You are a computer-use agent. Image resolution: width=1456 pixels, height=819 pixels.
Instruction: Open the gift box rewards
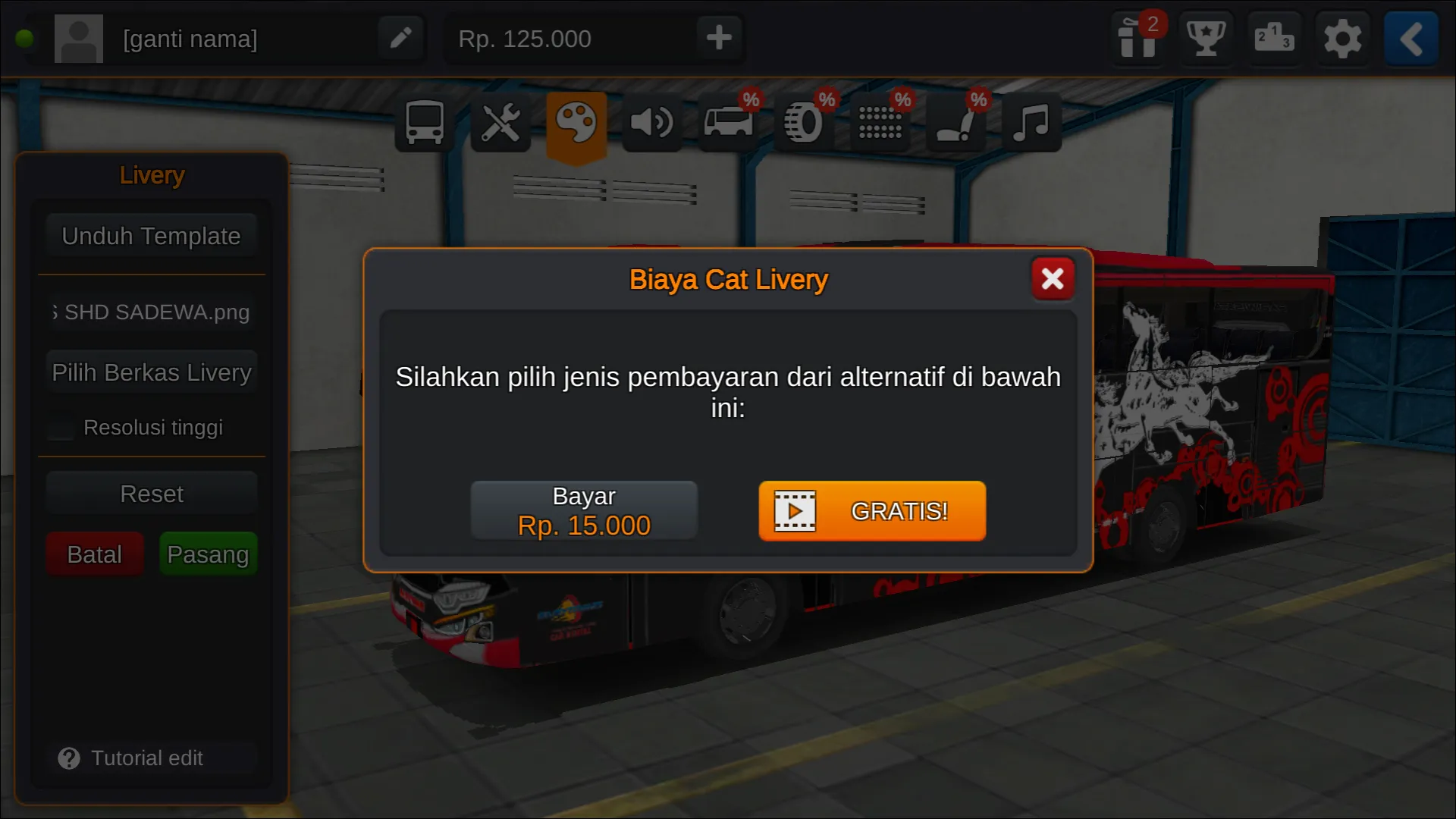pos(1137,38)
